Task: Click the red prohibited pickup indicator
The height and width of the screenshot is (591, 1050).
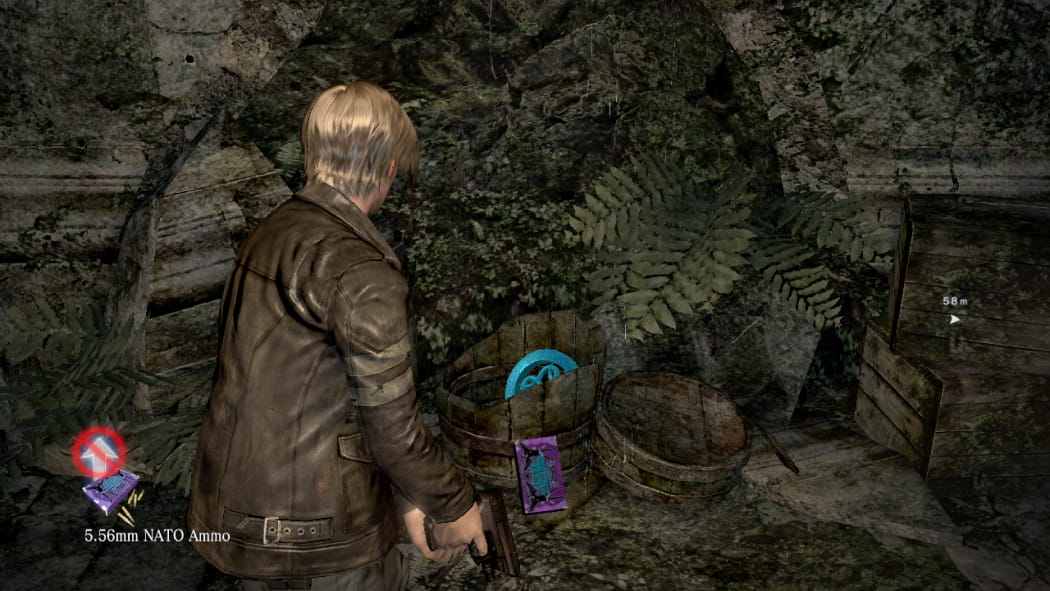Action: pos(99,452)
